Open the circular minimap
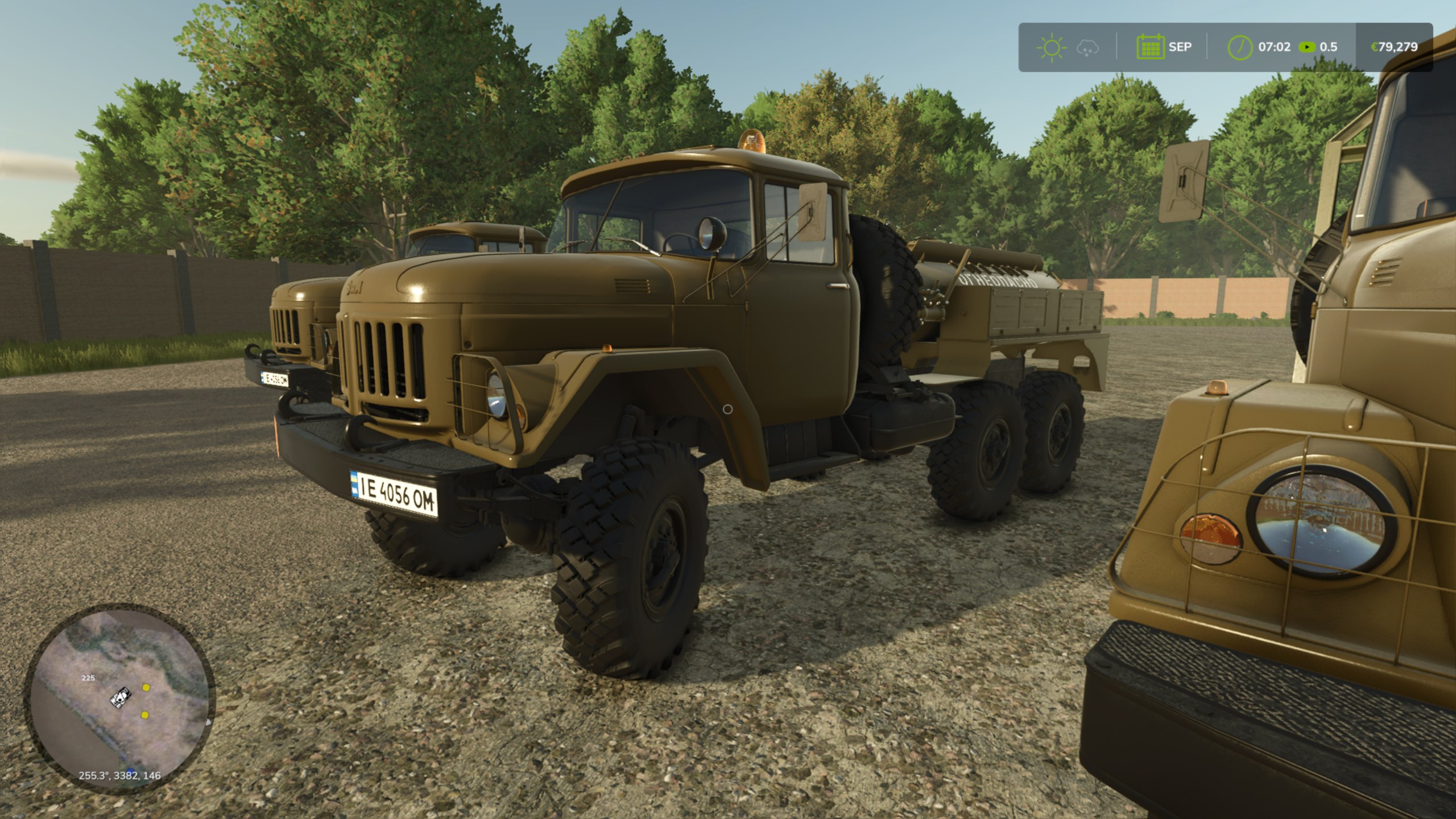 pyautogui.click(x=120, y=698)
